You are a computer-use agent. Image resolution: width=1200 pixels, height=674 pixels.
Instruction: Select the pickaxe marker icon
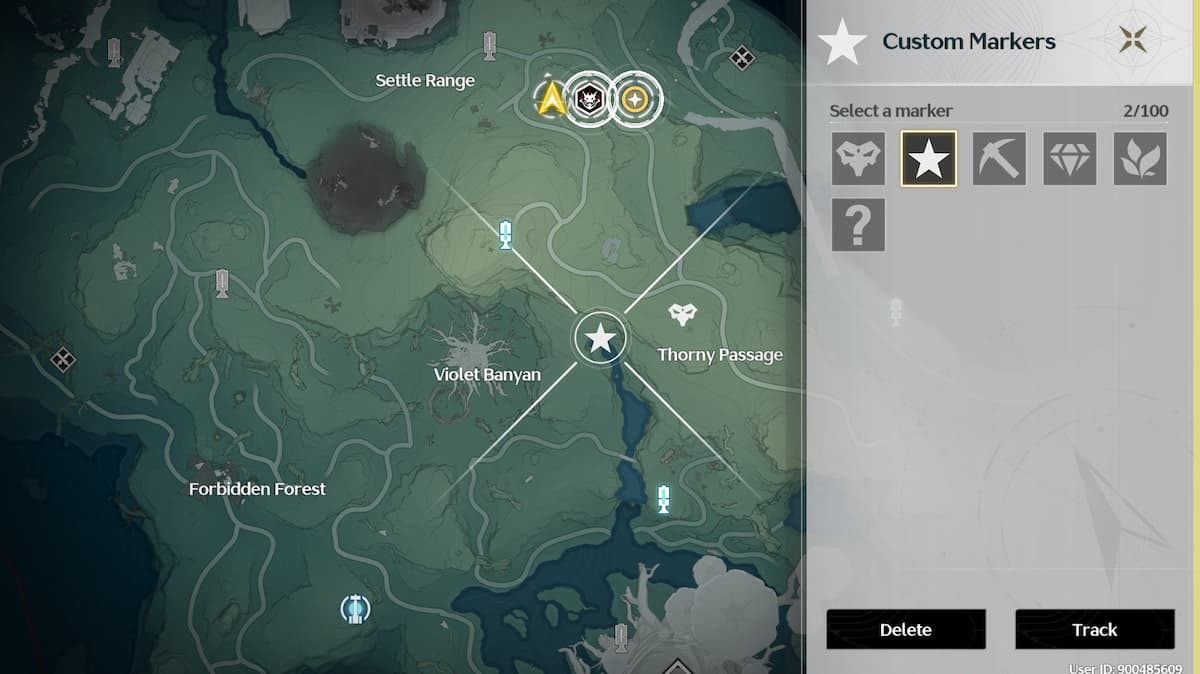(998, 159)
